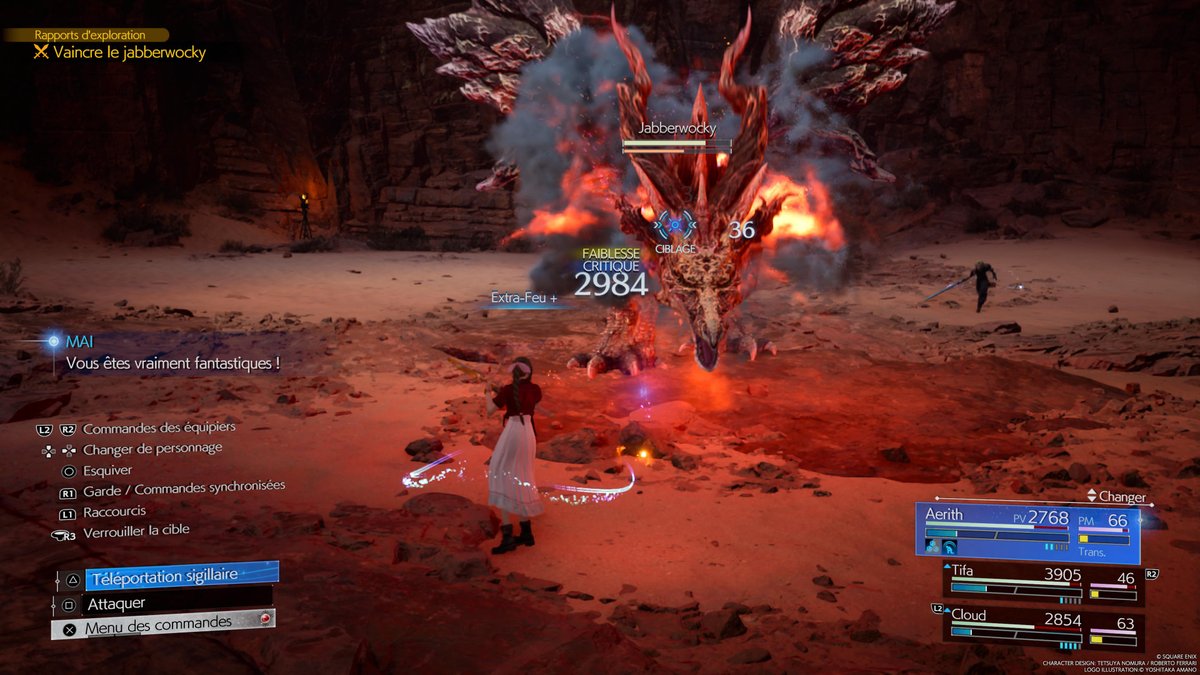
Task: Open the Vaincre le jabberwocky objective tracker
Action: click(x=129, y=52)
